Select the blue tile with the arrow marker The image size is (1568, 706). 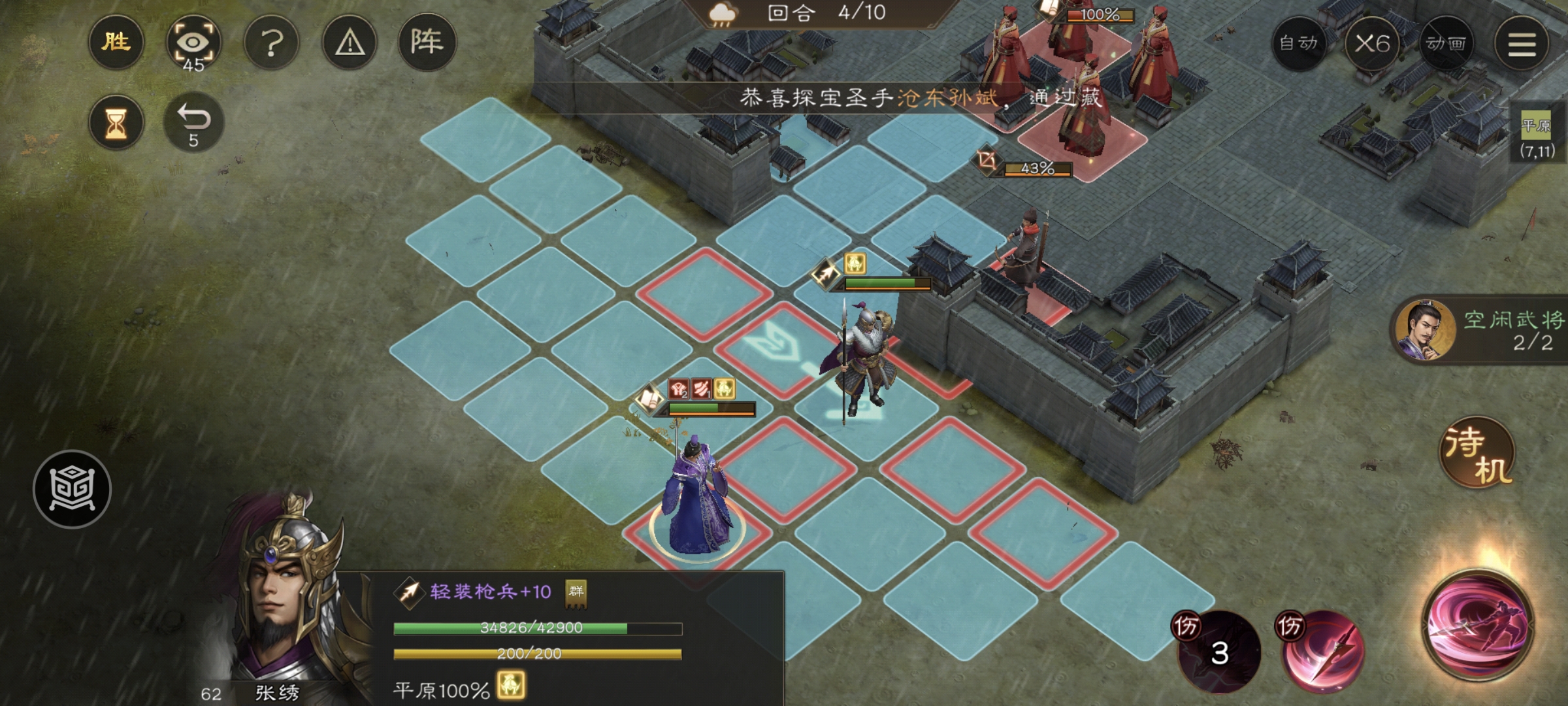coord(777,345)
